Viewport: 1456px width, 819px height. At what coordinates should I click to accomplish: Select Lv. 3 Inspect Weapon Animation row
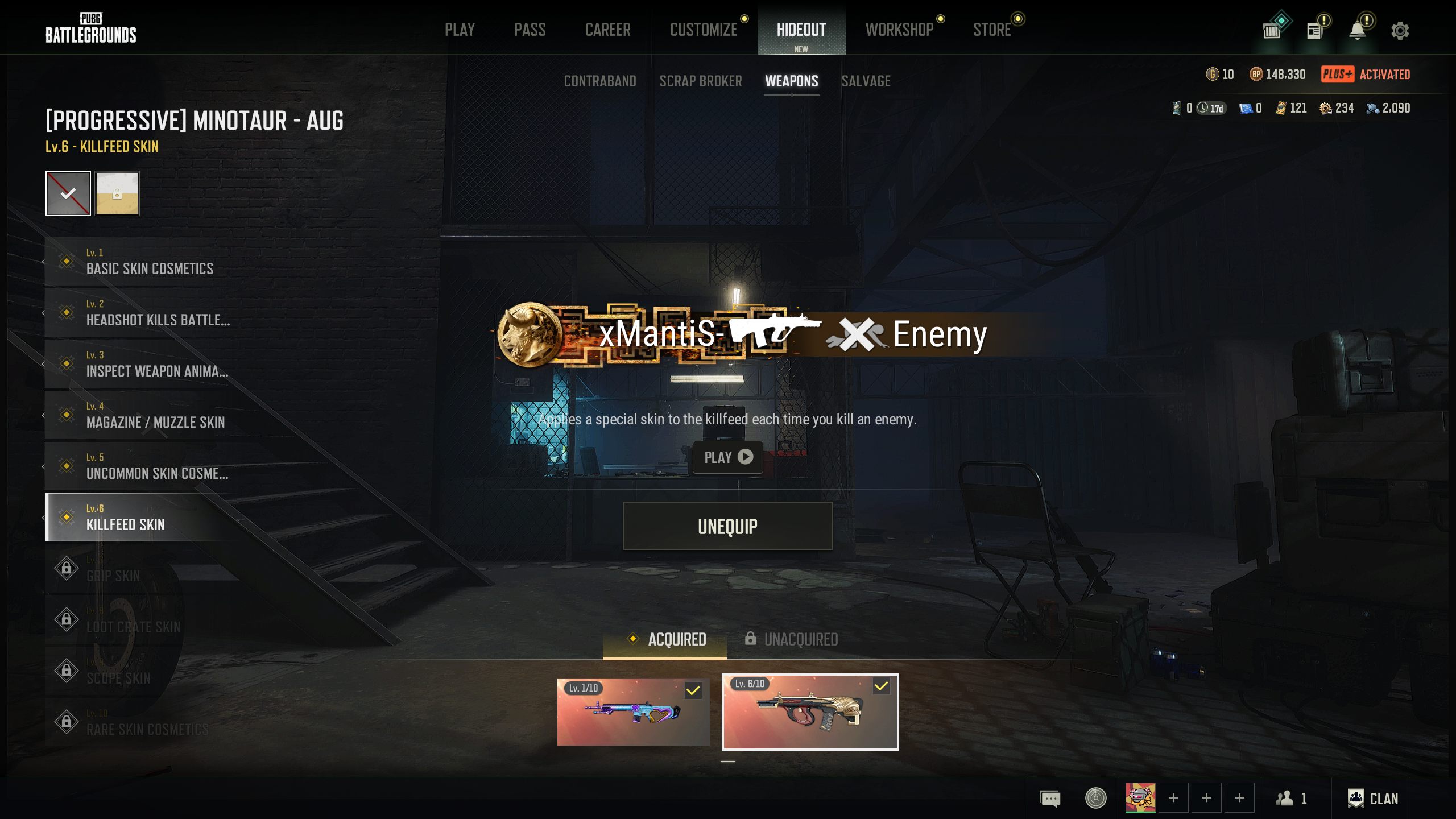click(156, 364)
